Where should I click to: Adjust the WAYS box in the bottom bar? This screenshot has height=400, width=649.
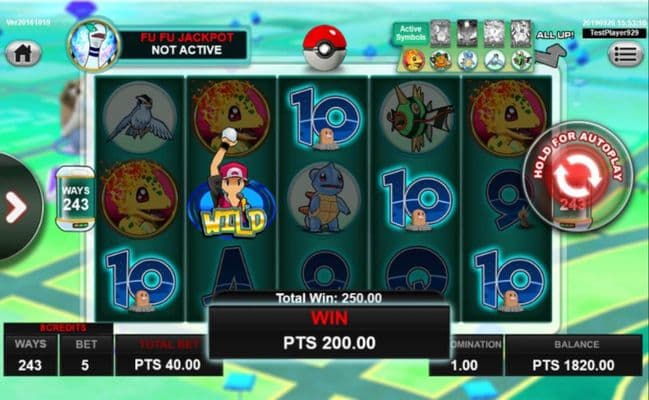click(30, 356)
